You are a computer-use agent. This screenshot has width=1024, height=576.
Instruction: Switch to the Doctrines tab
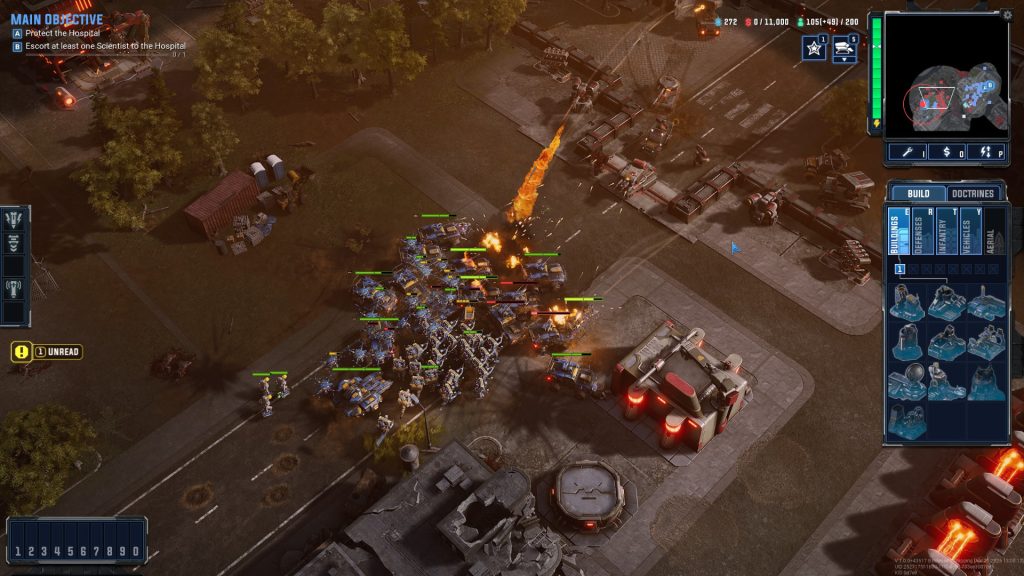point(973,193)
